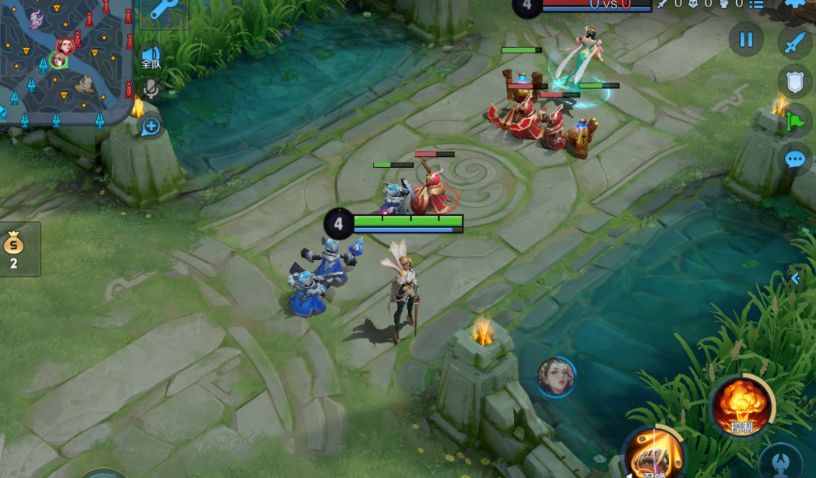Toggle the microphone button
The image size is (816, 478).
[x=151, y=89]
